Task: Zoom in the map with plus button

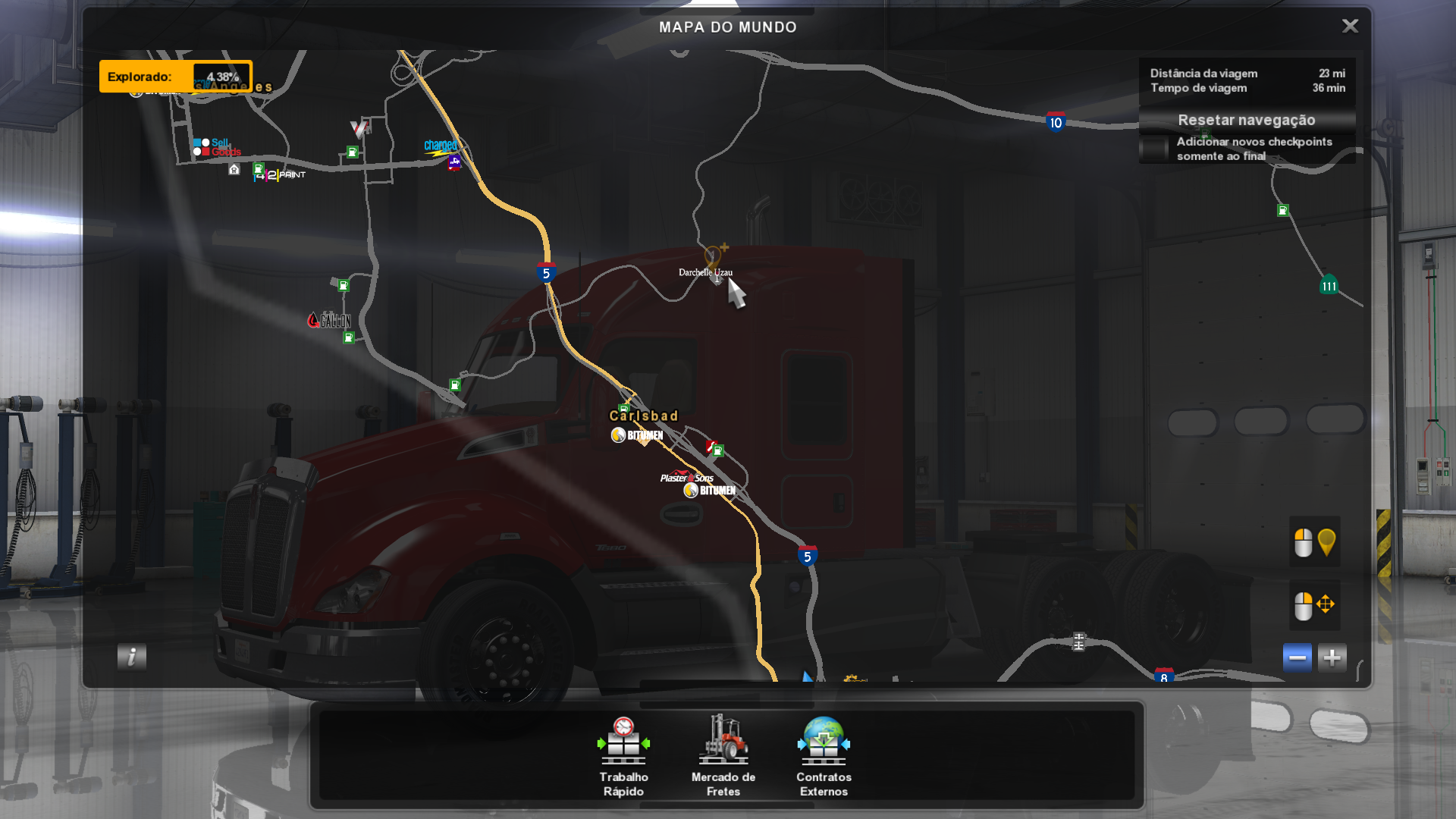Action: pos(1332,657)
